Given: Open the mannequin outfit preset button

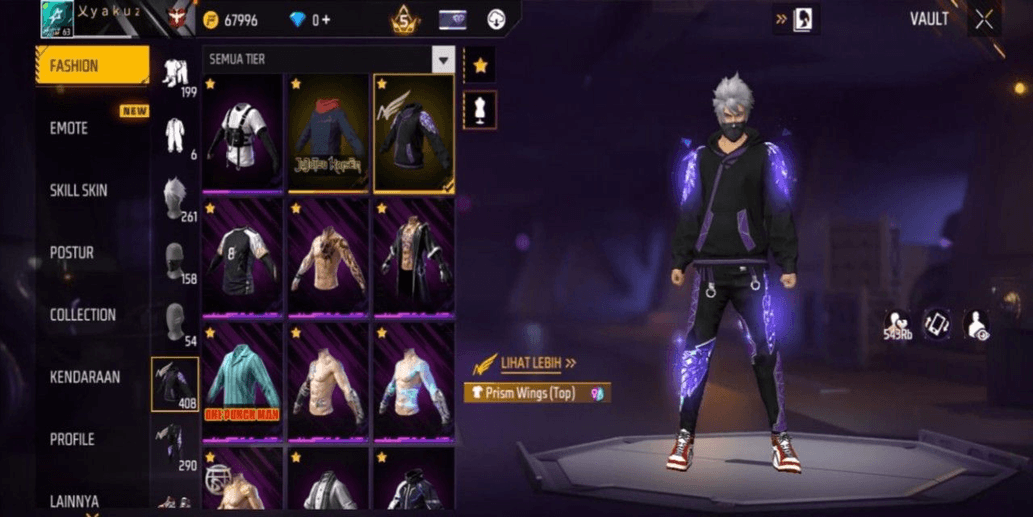Looking at the screenshot, I should point(481,110).
